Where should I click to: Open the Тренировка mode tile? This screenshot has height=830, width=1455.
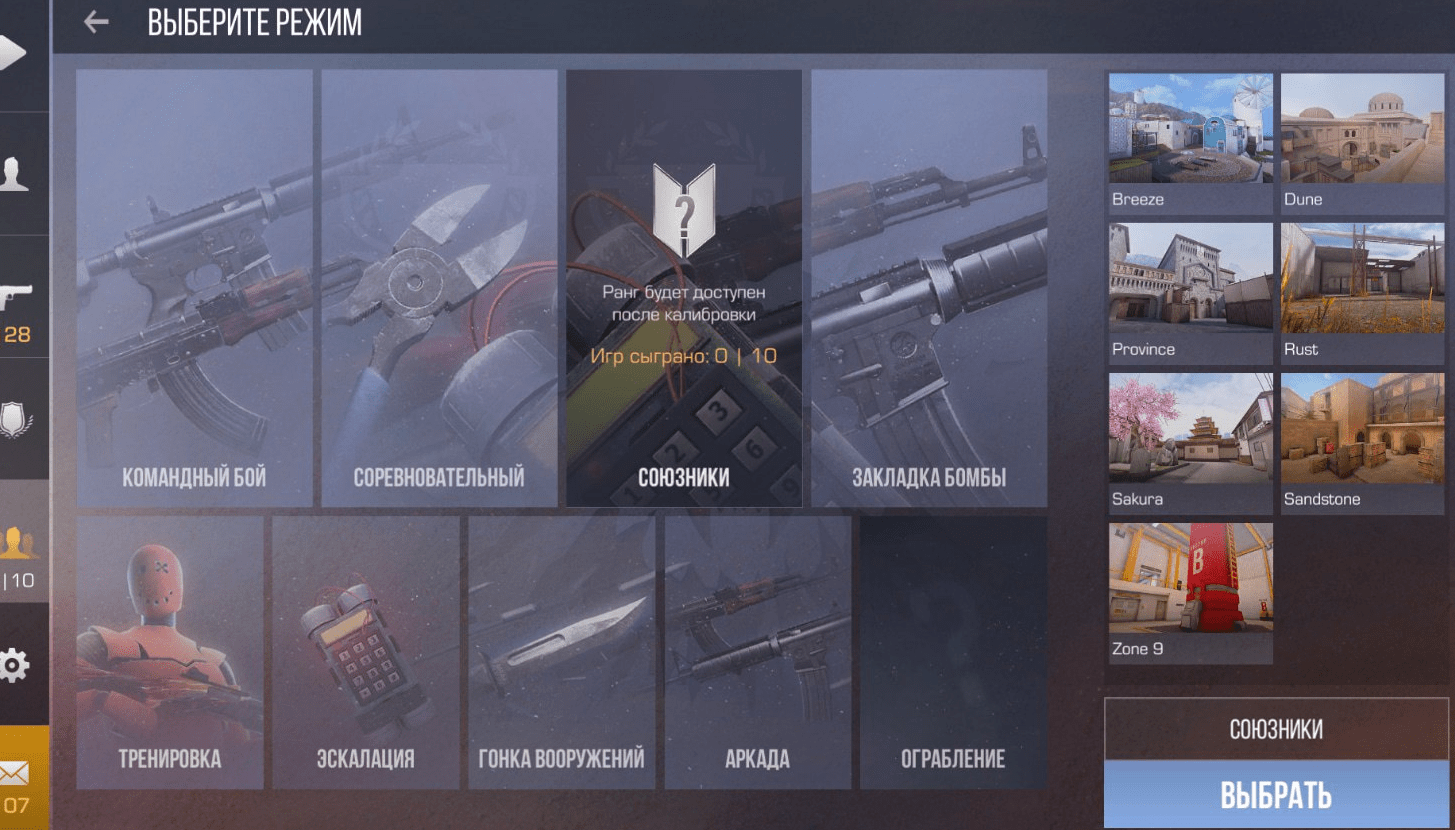point(170,652)
